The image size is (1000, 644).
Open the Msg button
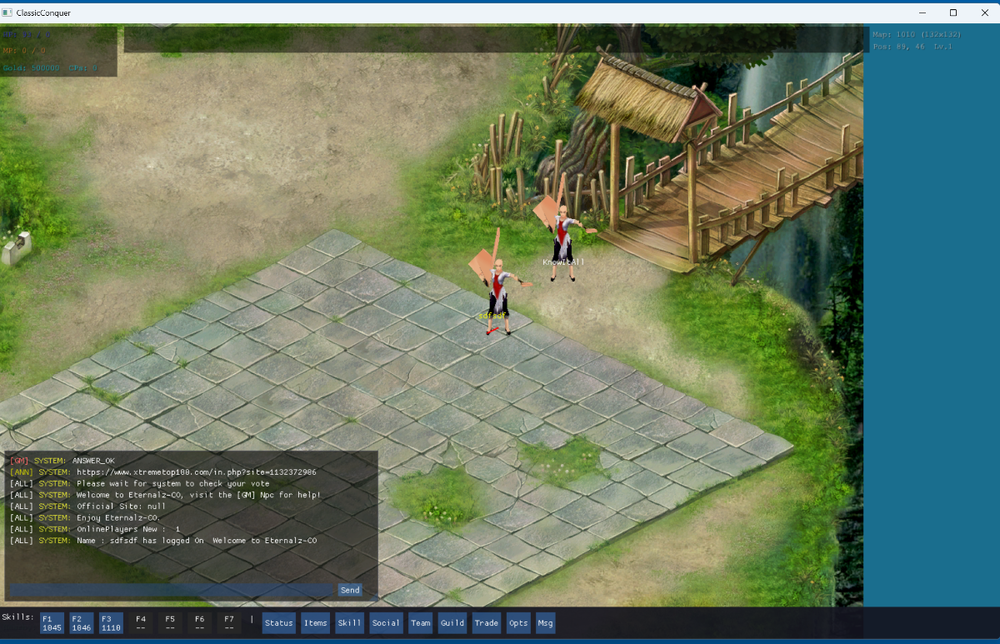[x=545, y=623]
